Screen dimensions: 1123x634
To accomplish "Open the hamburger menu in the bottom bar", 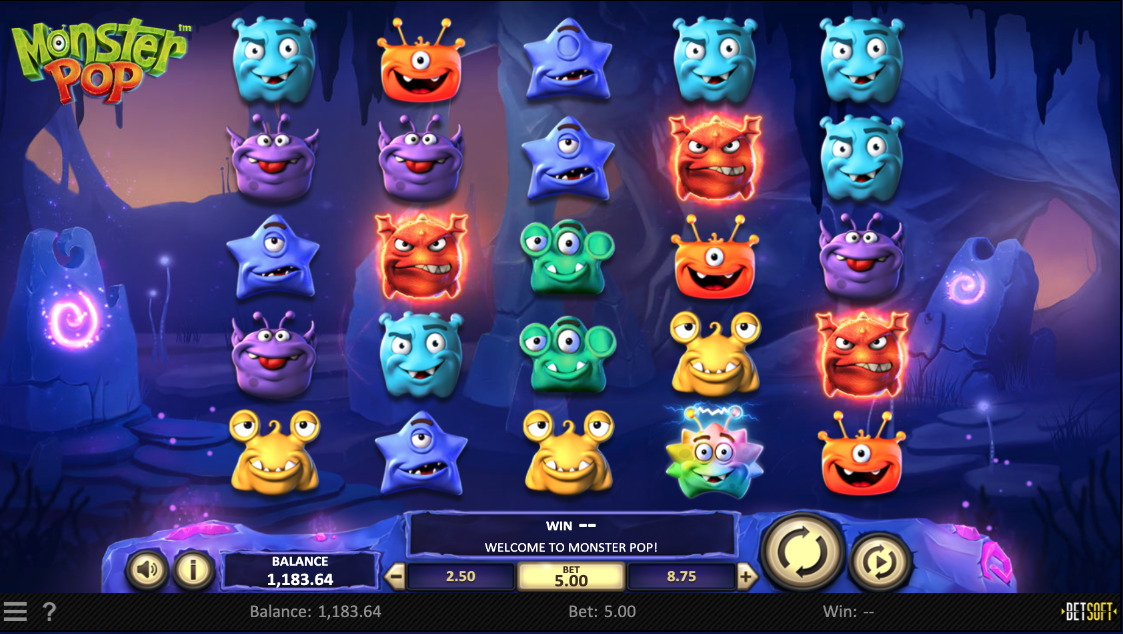I will (x=15, y=611).
